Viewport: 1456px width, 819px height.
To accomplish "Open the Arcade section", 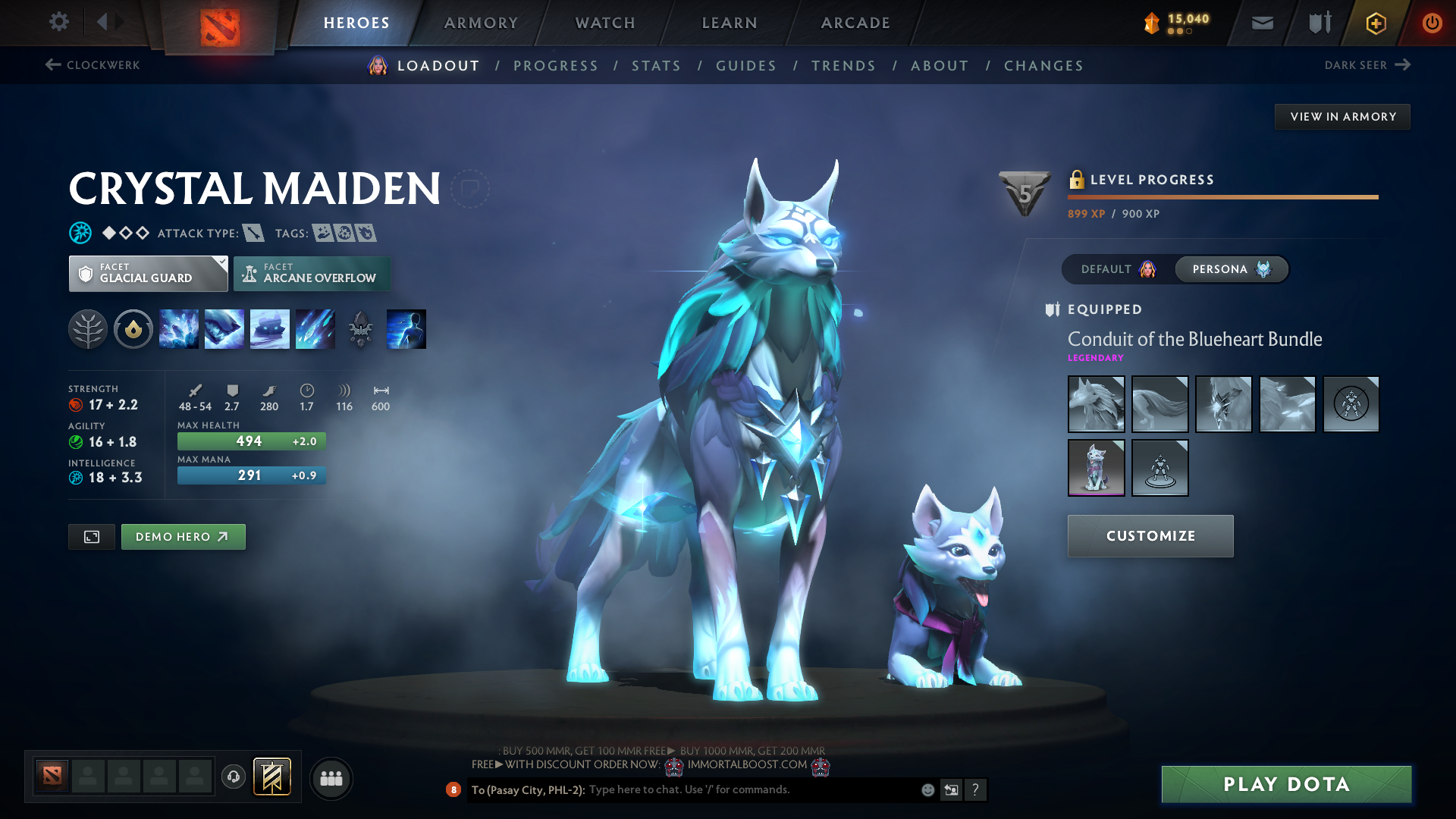I will click(855, 23).
